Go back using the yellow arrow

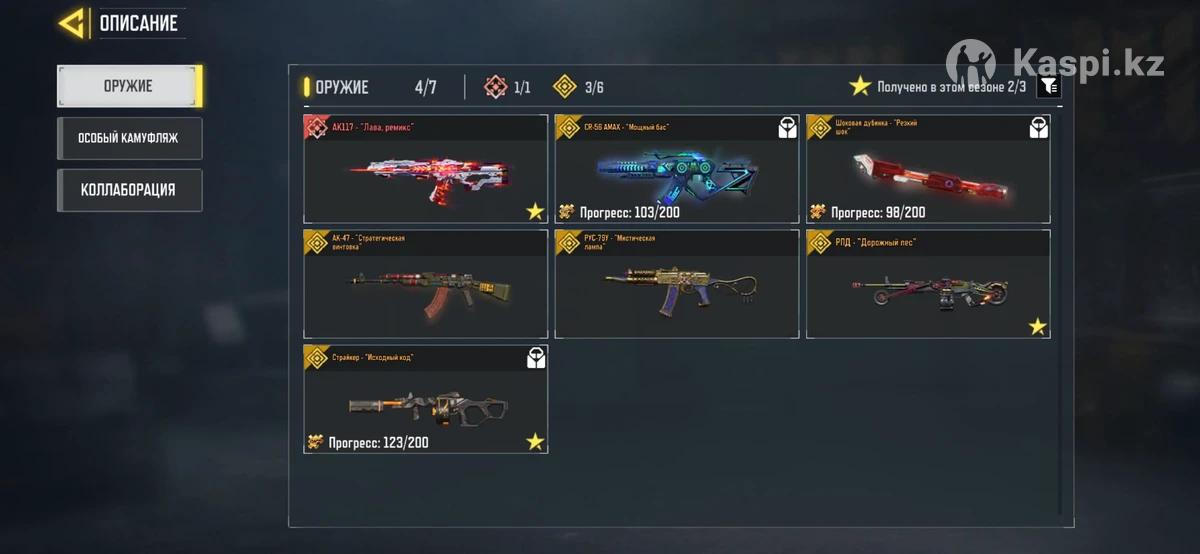(x=72, y=23)
